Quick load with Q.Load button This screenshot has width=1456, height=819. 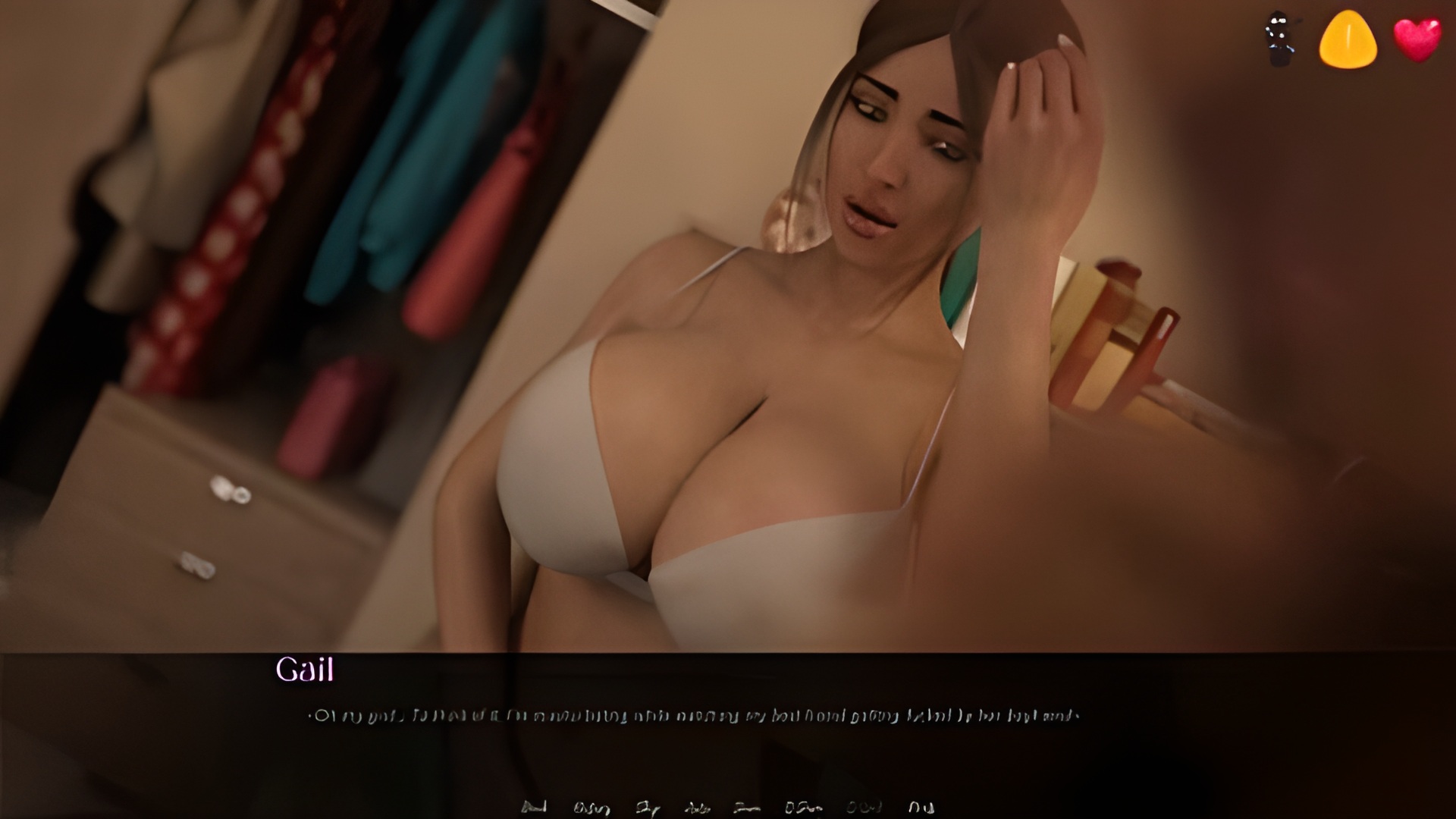864,808
